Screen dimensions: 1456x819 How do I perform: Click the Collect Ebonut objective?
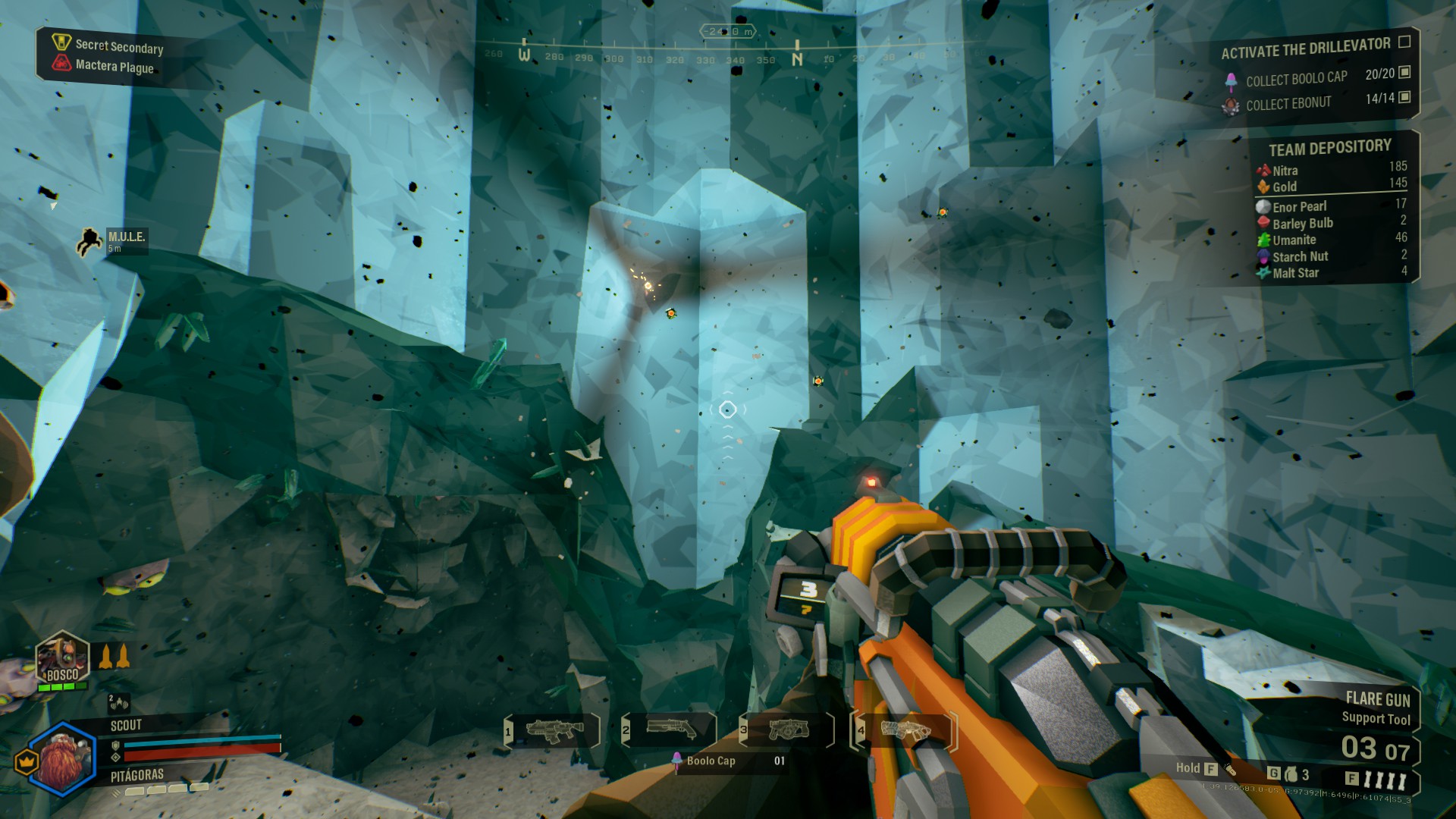click(x=1288, y=104)
